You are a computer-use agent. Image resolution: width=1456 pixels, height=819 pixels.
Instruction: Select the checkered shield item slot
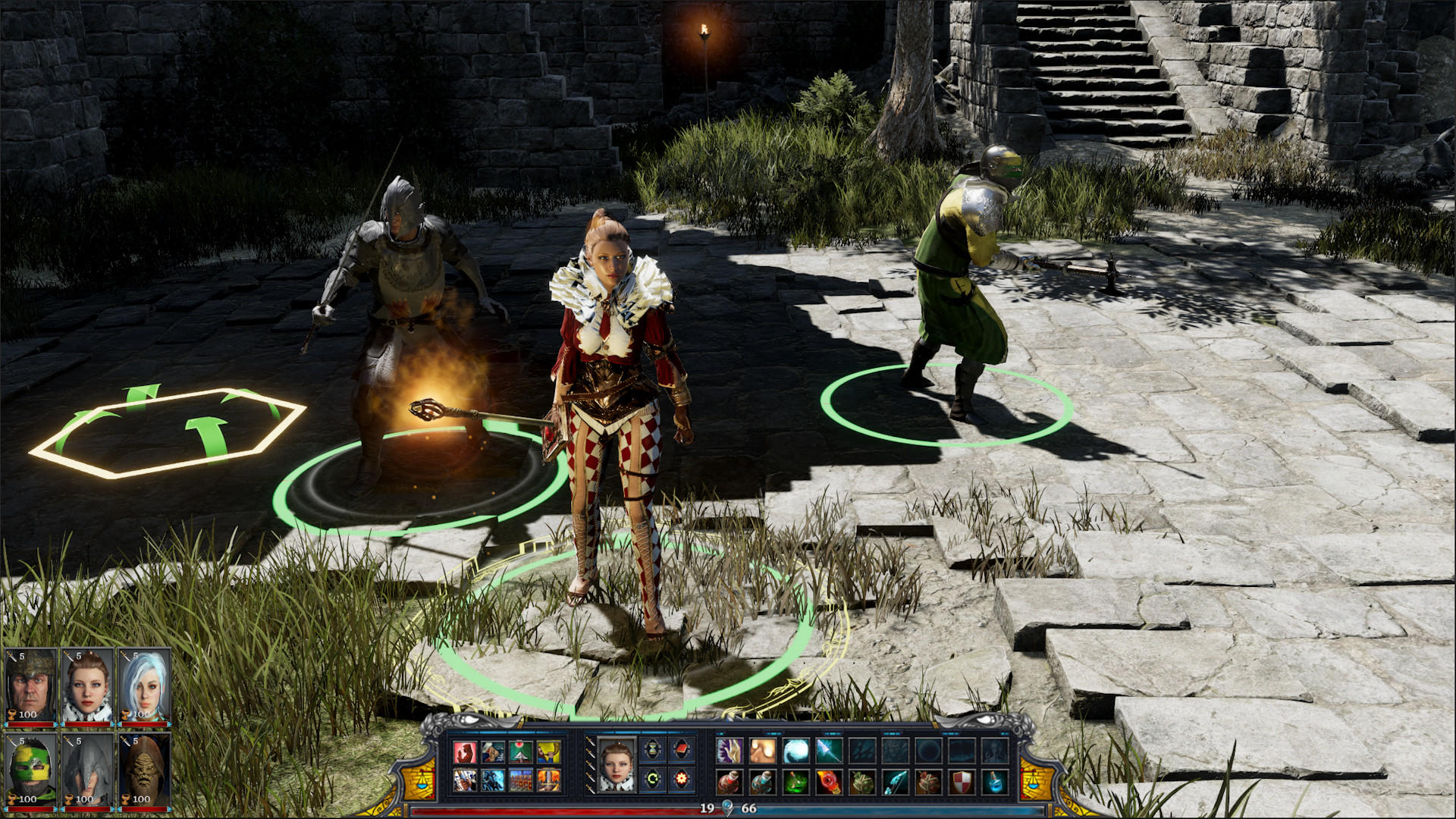tap(960, 781)
